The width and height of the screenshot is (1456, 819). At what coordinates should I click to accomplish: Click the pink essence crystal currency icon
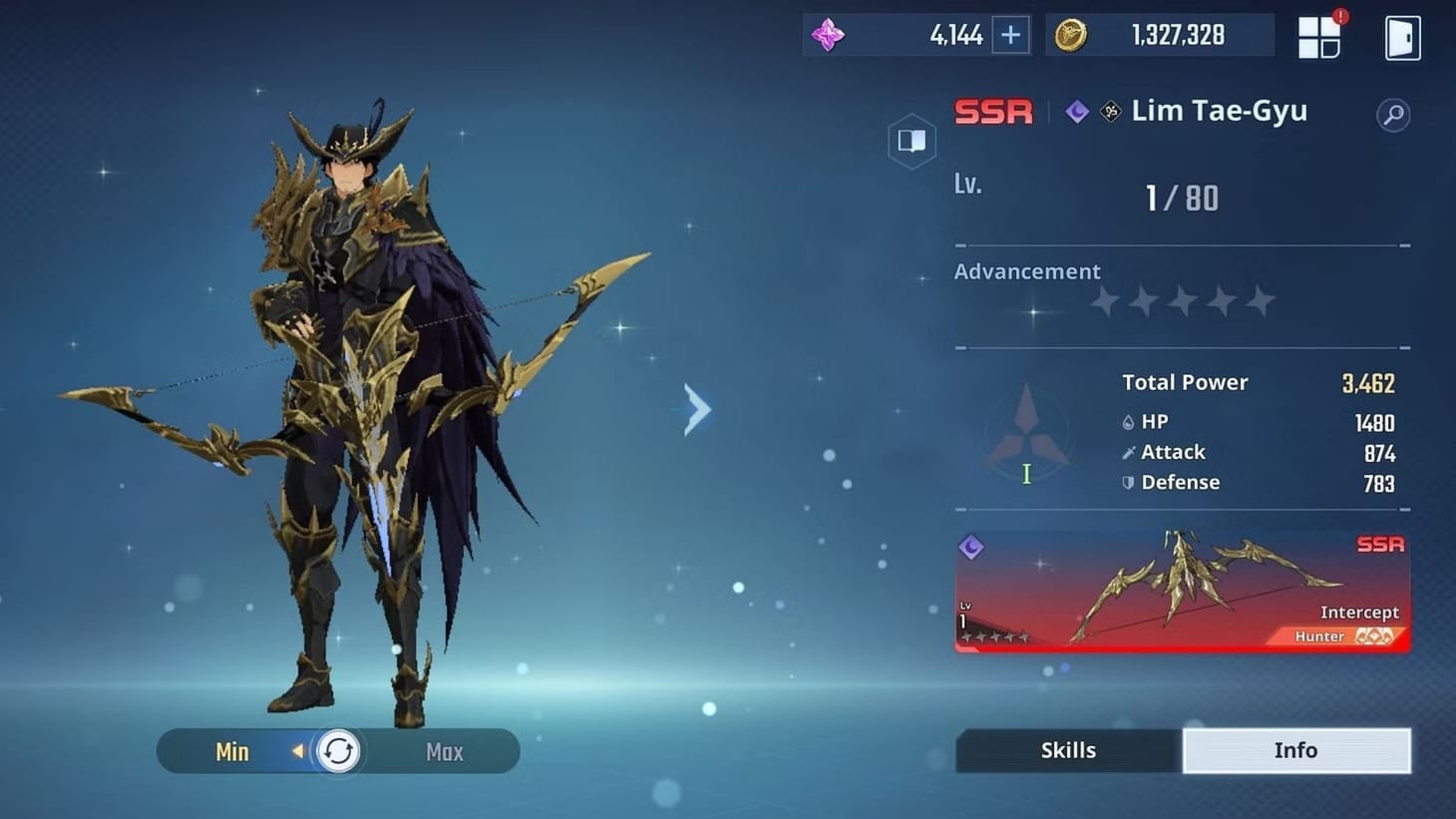(829, 35)
